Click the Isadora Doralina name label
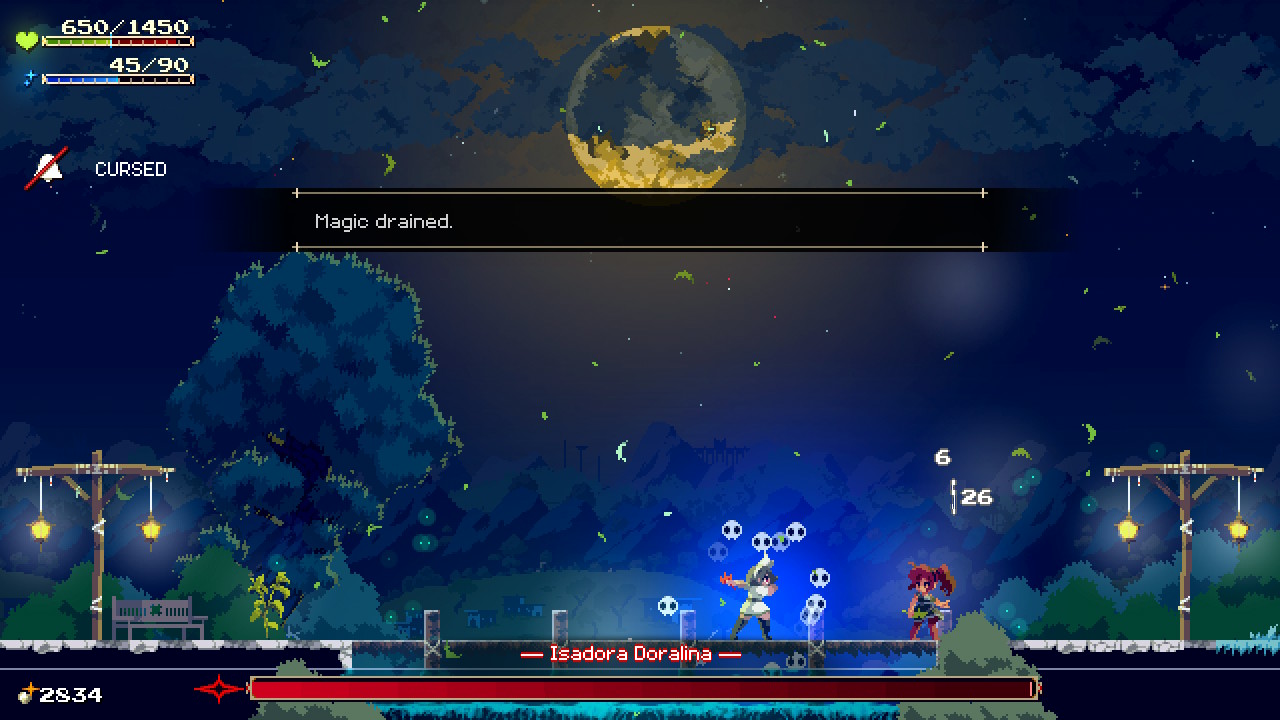Screen dimensions: 1280x720 pos(631,656)
